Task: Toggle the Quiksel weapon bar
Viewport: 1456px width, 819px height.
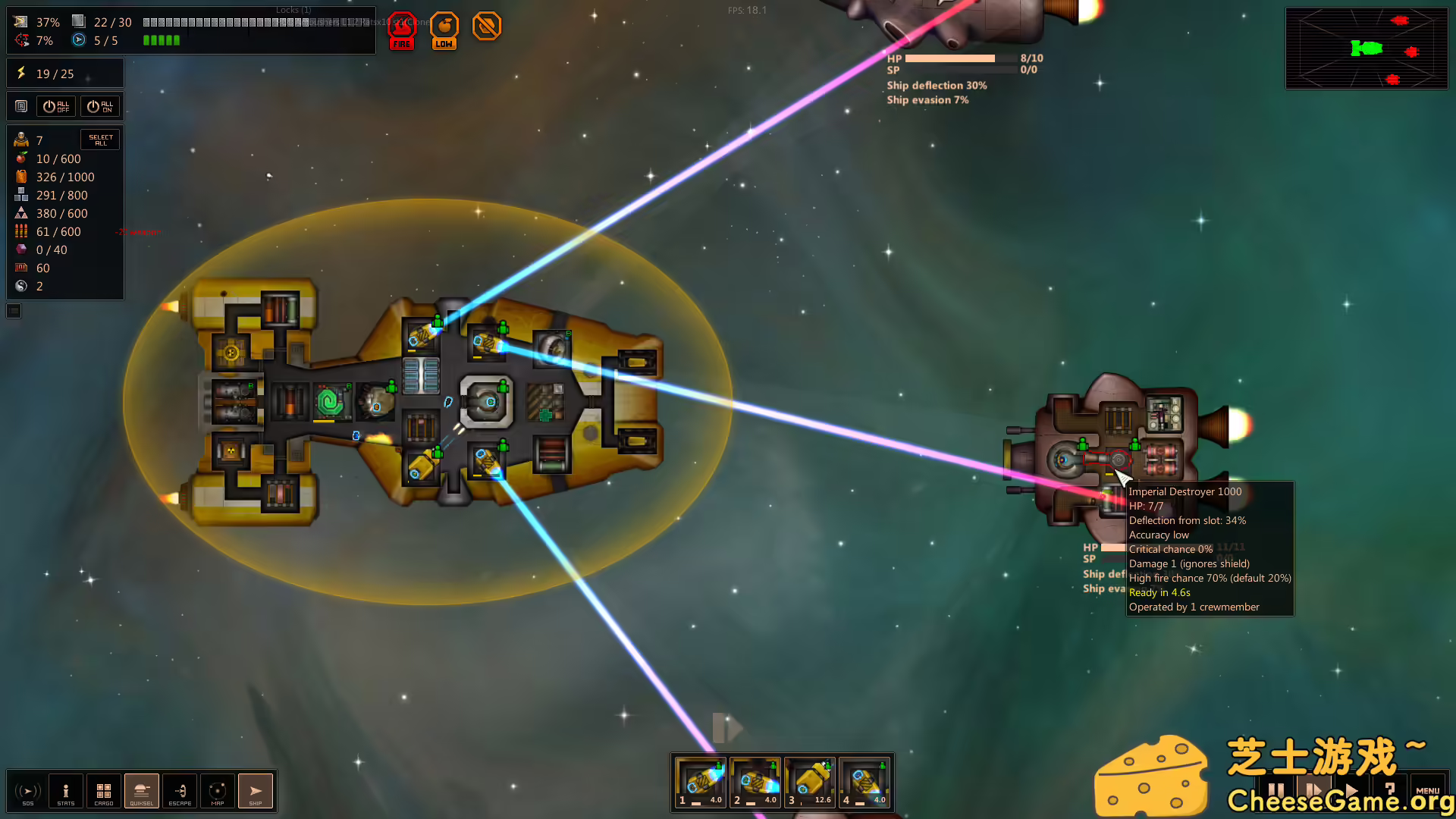Action: pyautogui.click(x=142, y=792)
